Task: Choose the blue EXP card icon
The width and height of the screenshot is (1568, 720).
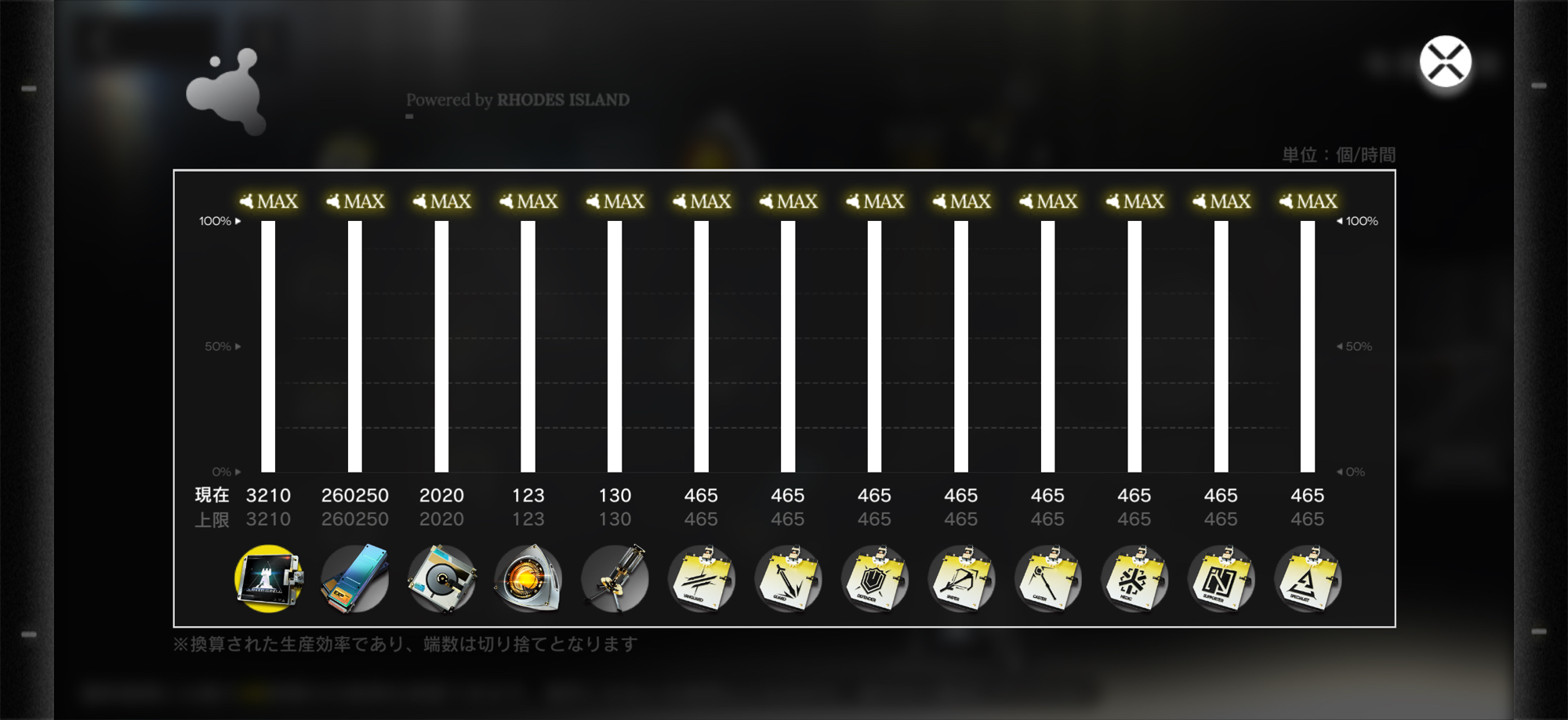Action: click(x=355, y=579)
